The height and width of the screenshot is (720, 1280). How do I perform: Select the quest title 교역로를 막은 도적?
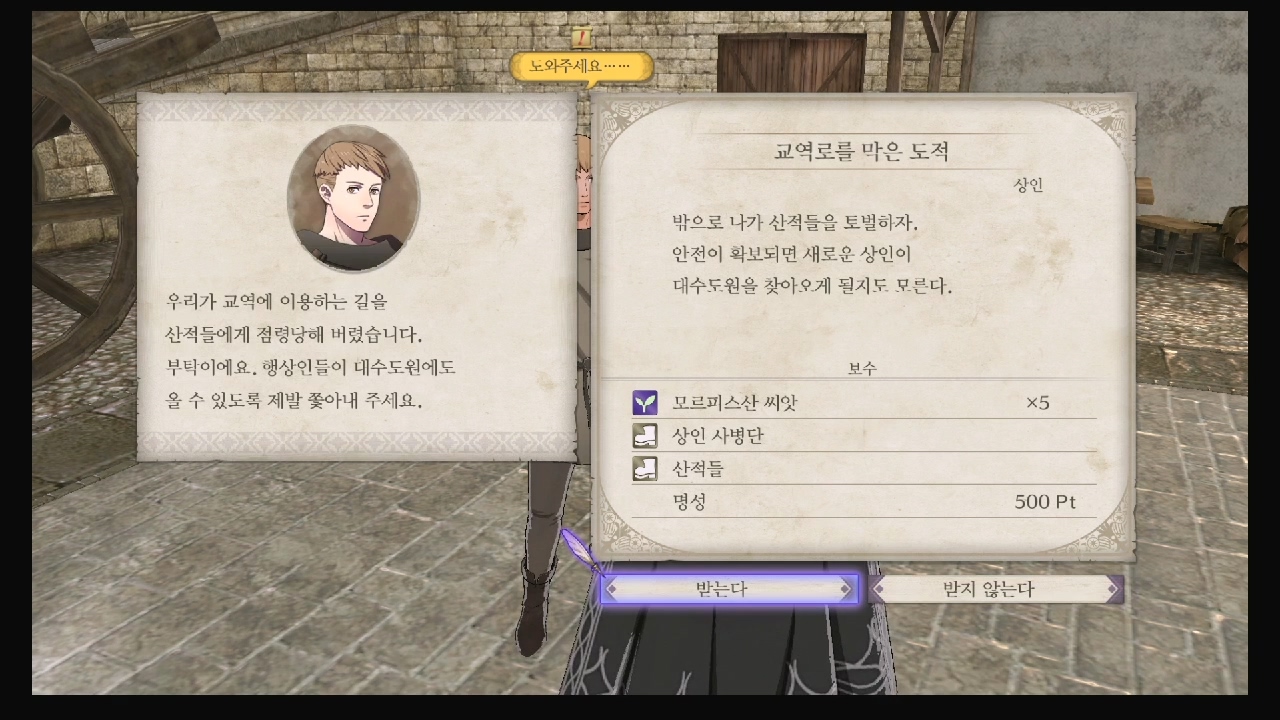click(860, 148)
